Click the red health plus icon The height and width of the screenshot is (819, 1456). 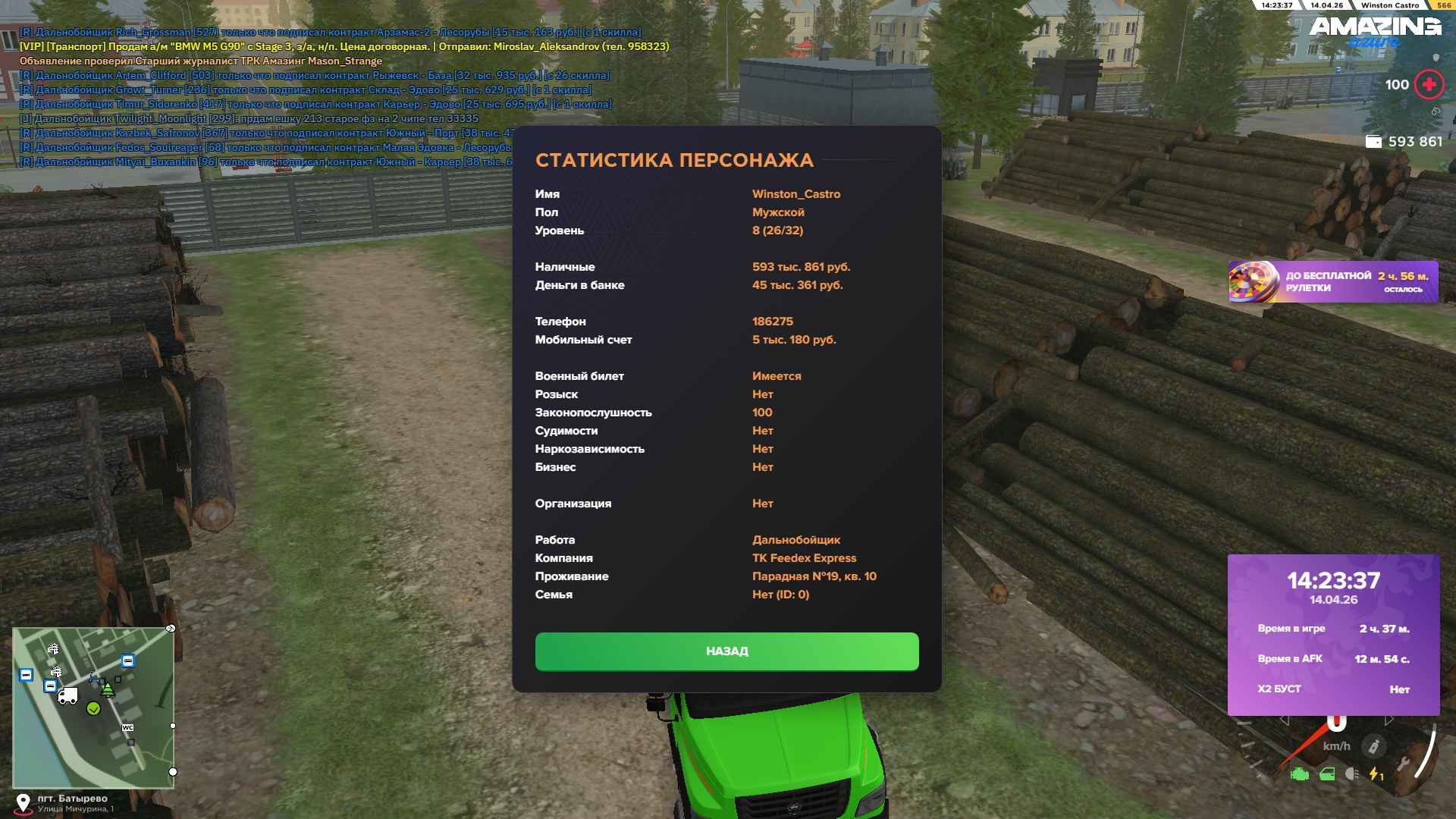(1429, 85)
